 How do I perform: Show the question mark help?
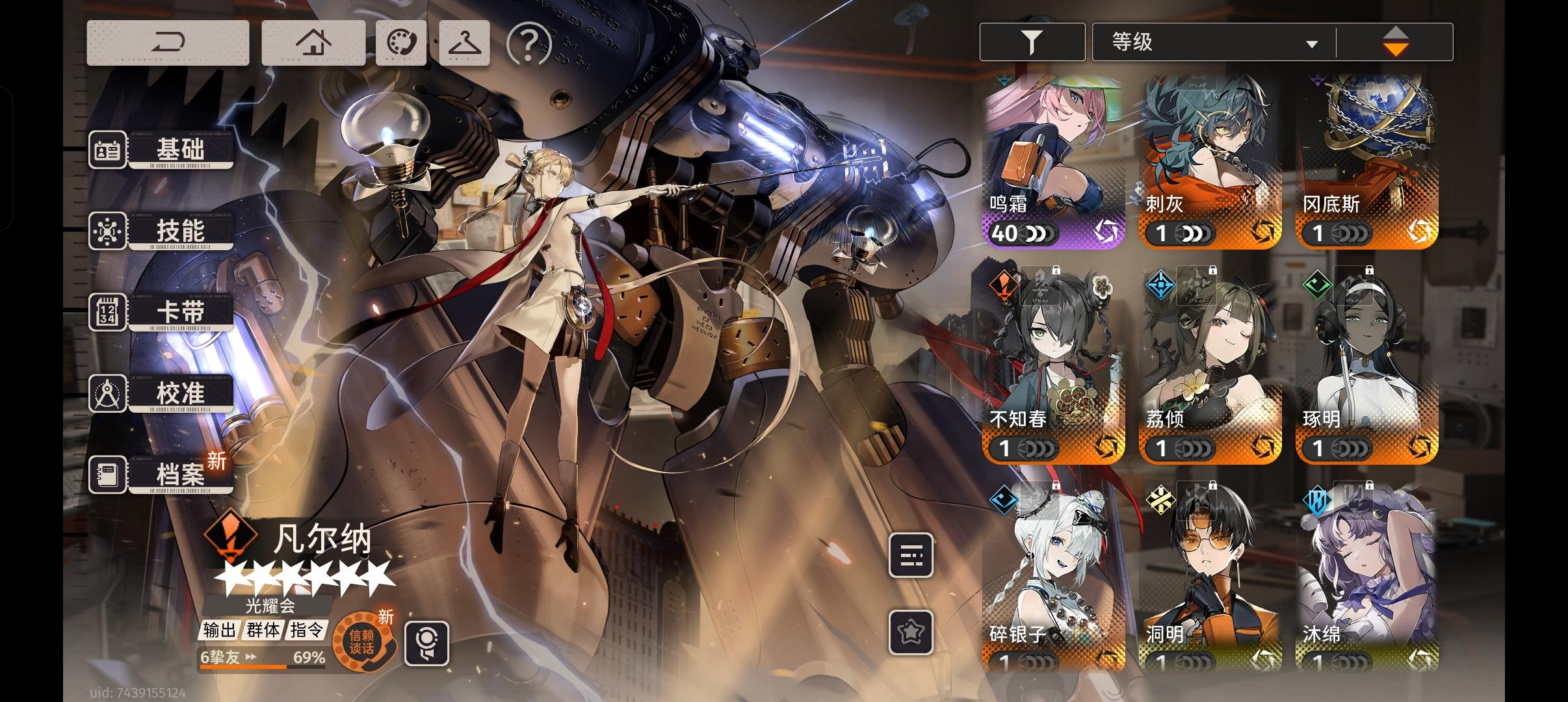tap(528, 44)
